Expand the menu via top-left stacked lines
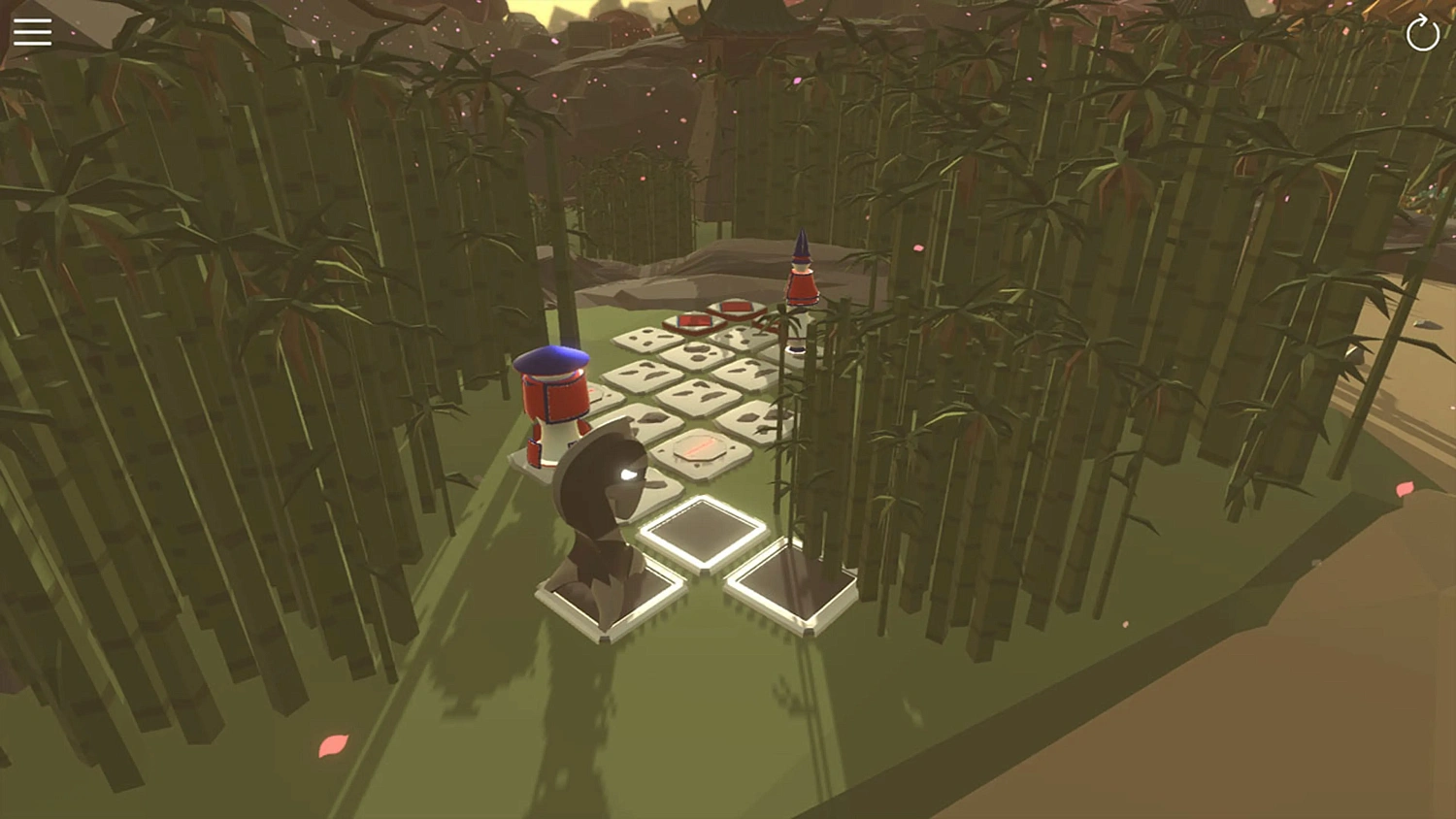This screenshot has height=819, width=1456. click(33, 31)
